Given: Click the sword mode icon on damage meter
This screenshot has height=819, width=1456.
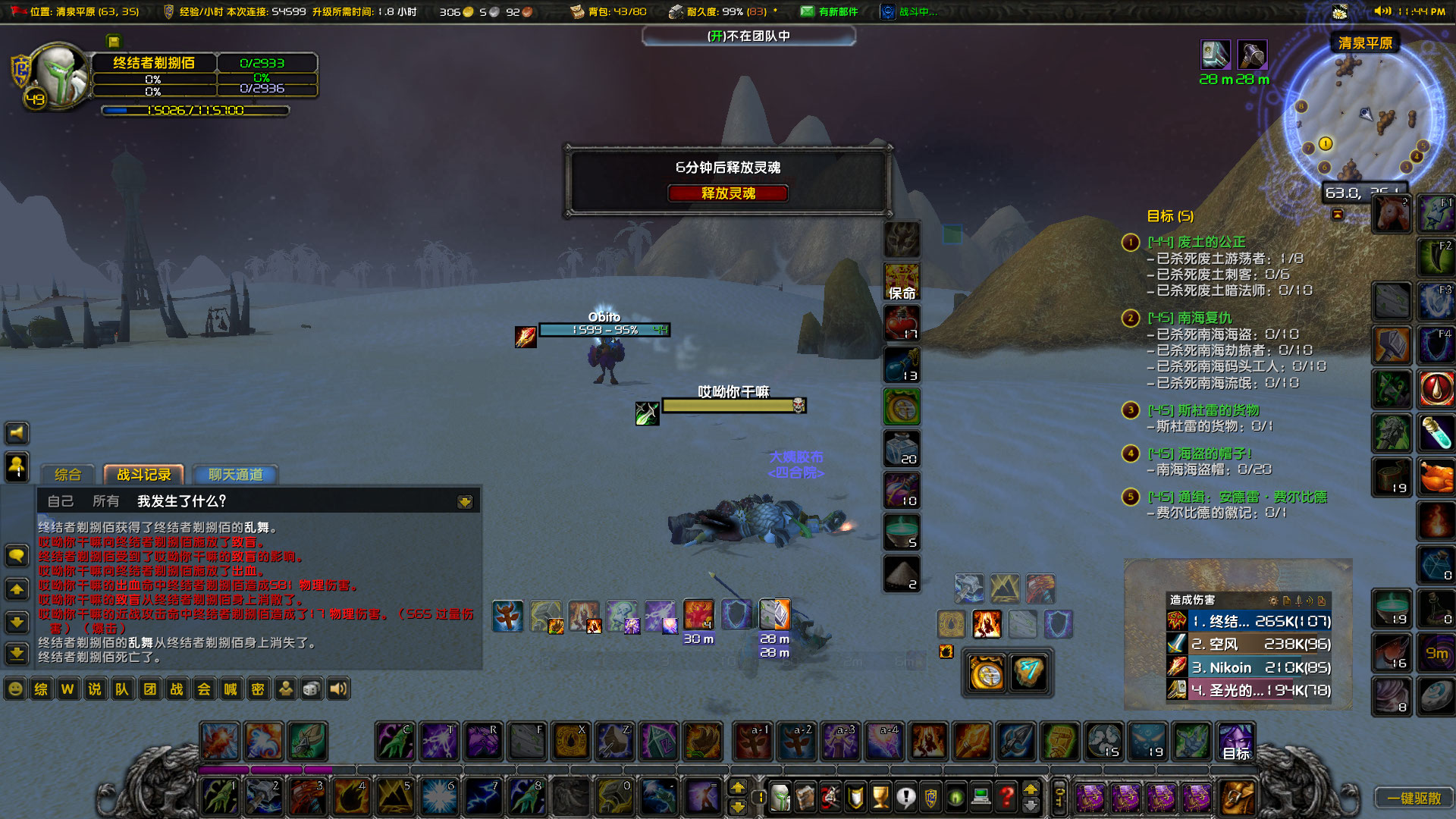Looking at the screenshot, I should point(1298,601).
